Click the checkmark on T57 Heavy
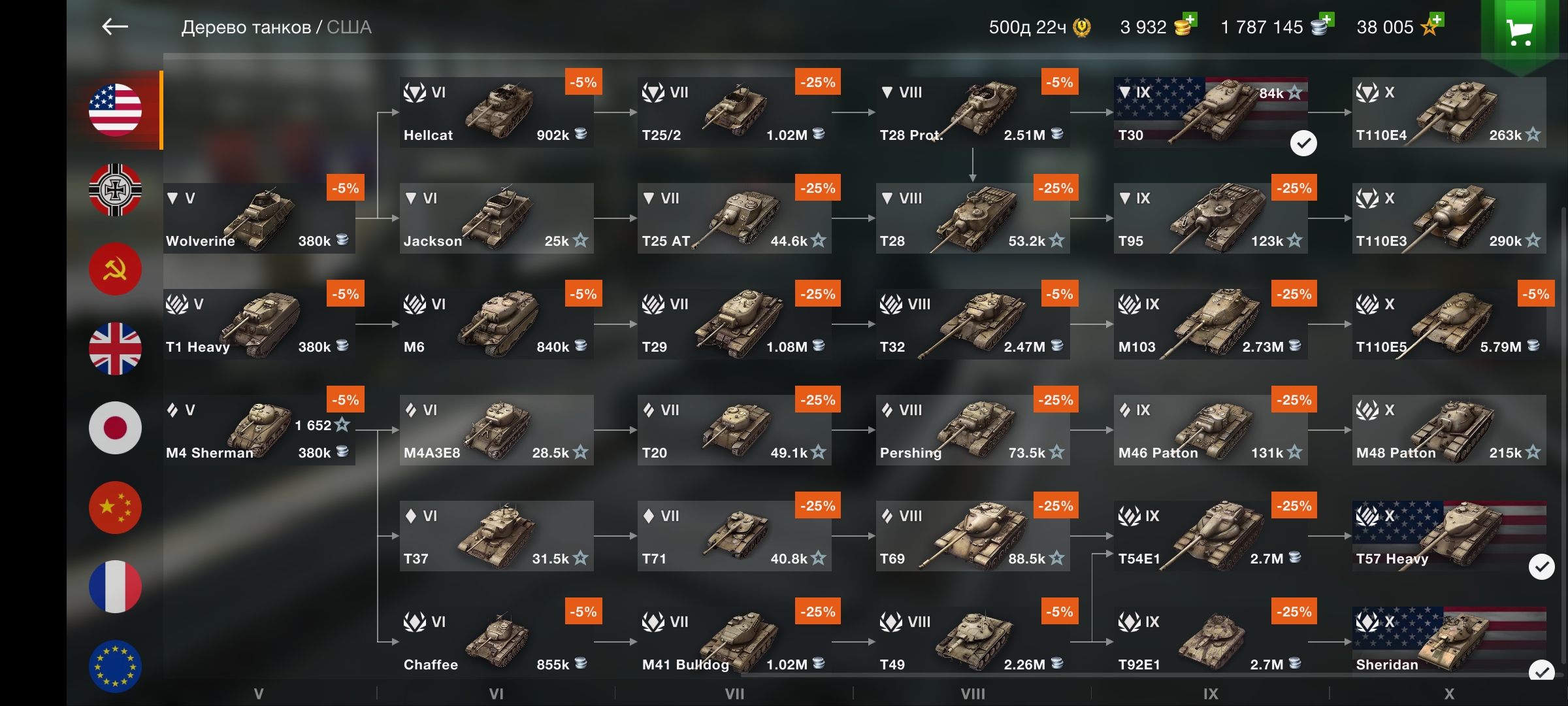Image resolution: width=1568 pixels, height=706 pixels. point(1542,568)
